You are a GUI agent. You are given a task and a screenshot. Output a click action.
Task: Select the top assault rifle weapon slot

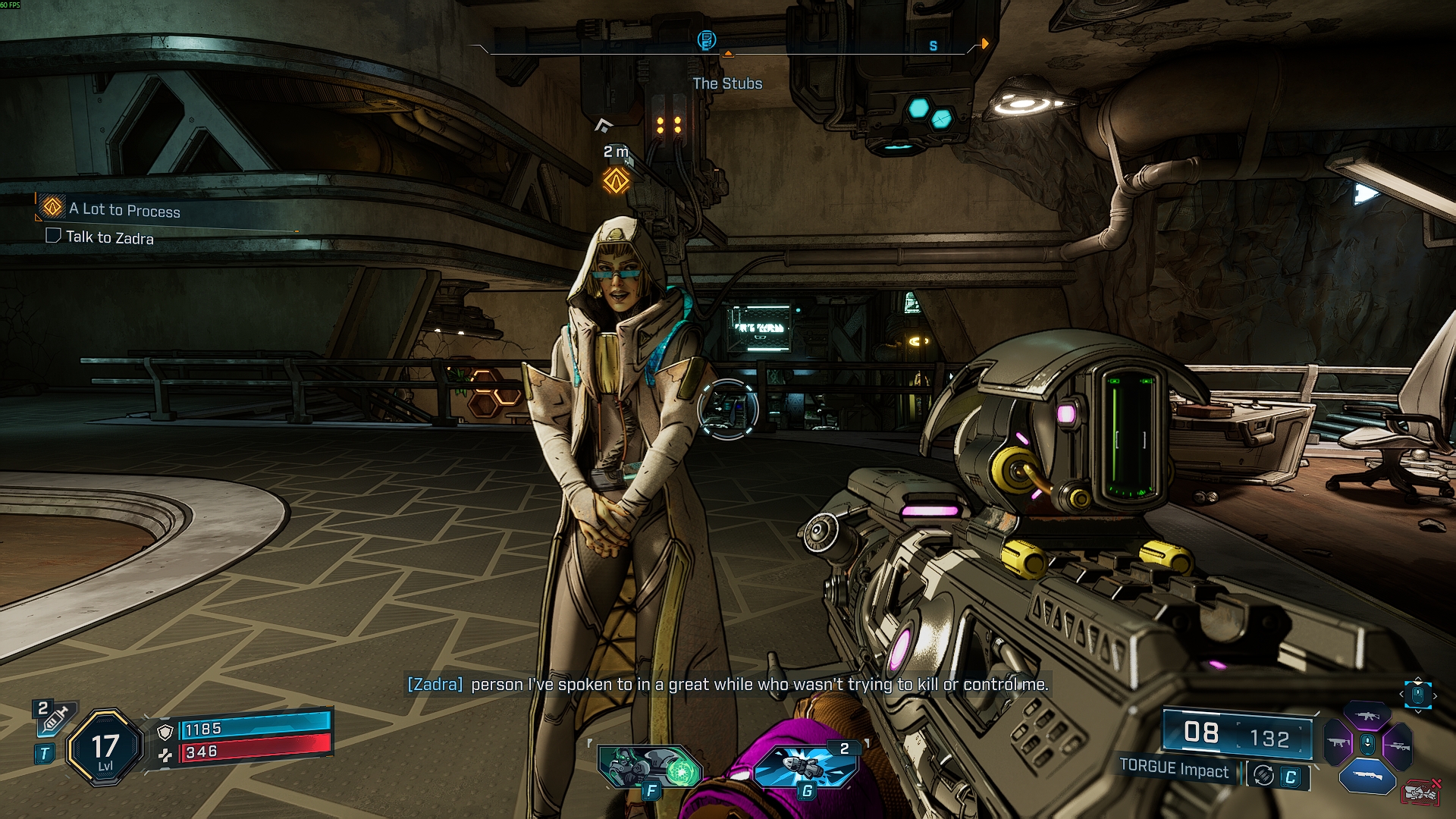(x=1367, y=715)
